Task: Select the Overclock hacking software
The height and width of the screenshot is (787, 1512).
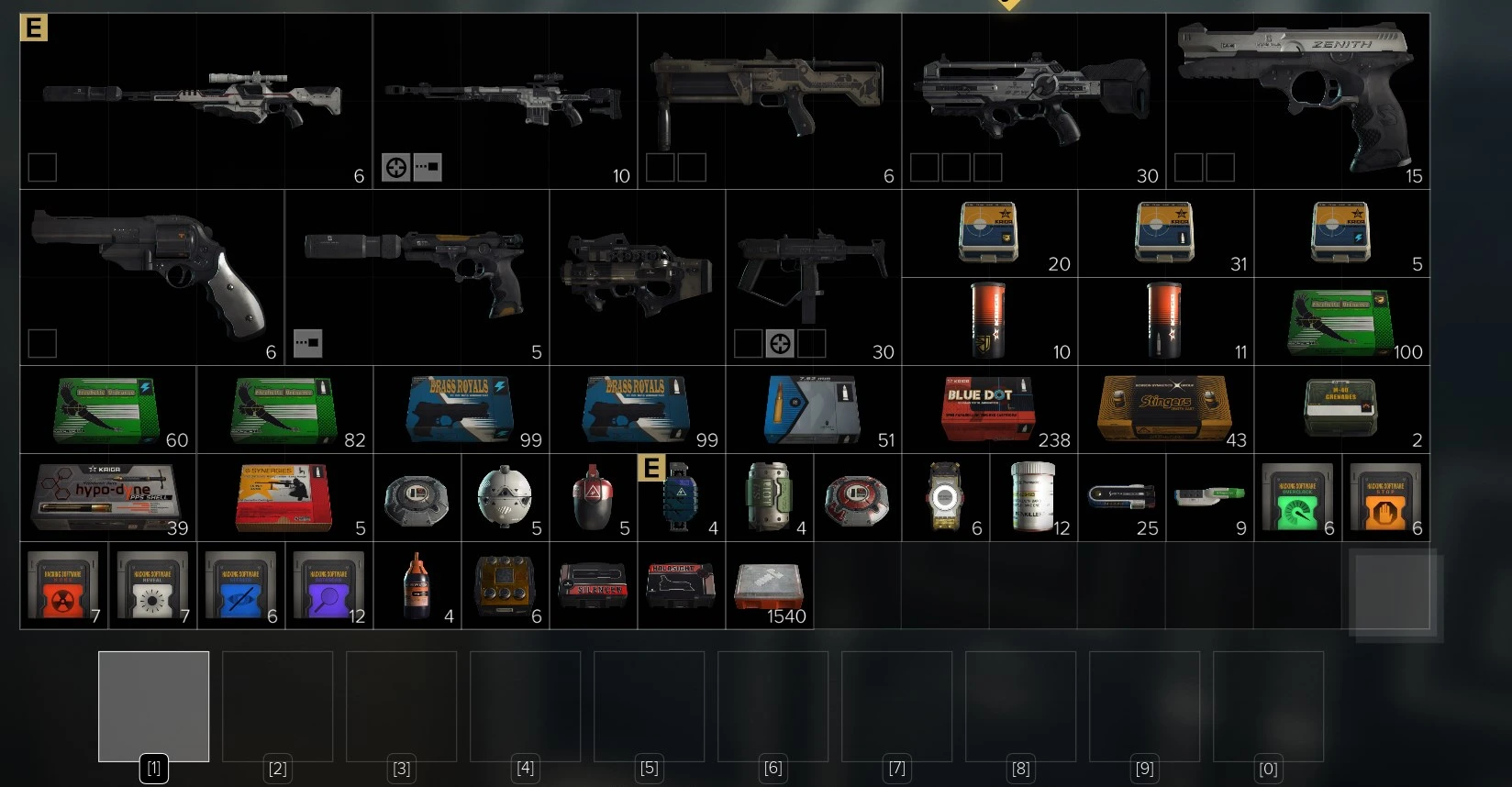Action: [1300, 498]
